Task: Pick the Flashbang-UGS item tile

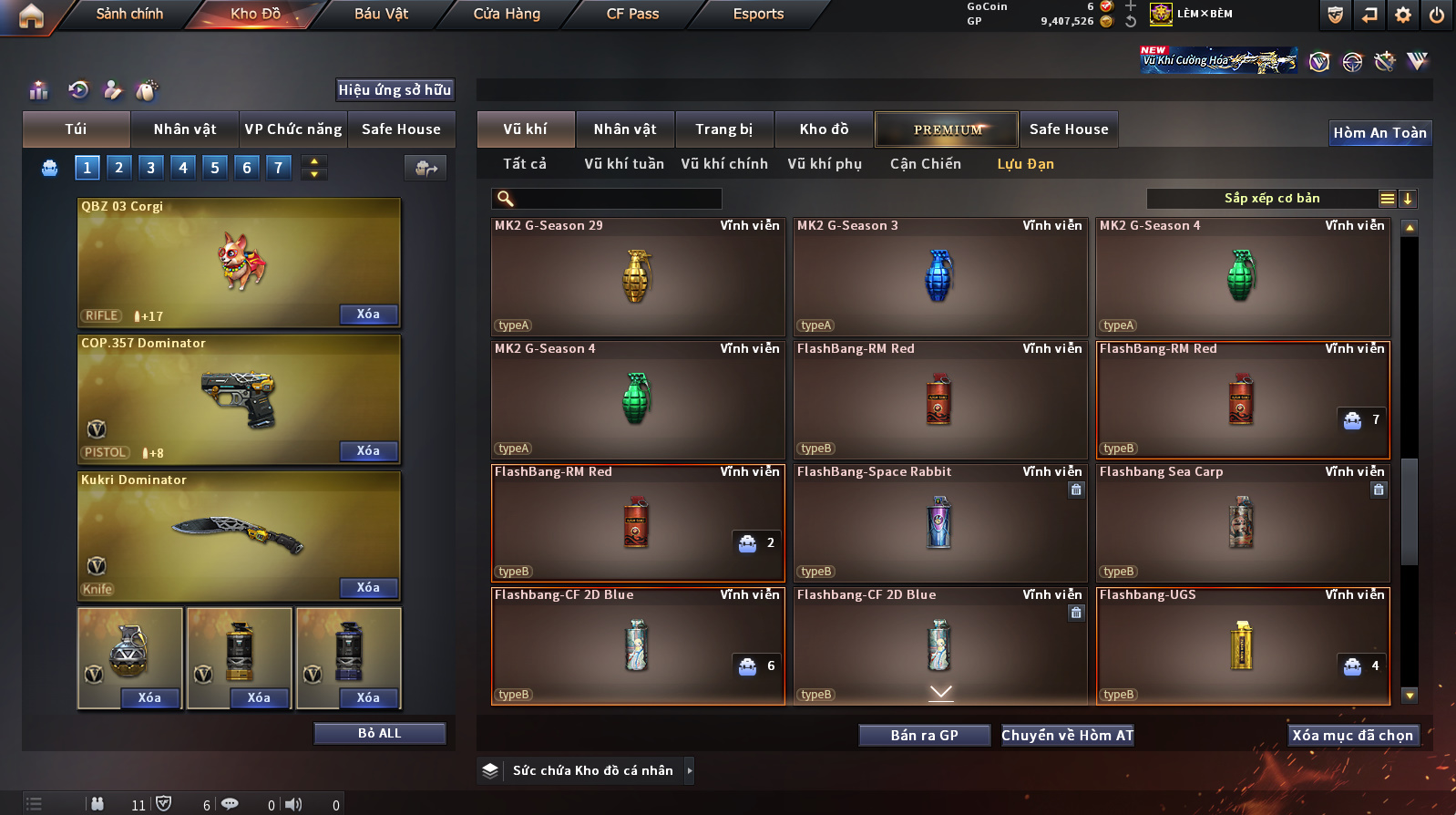Action: click(1242, 645)
